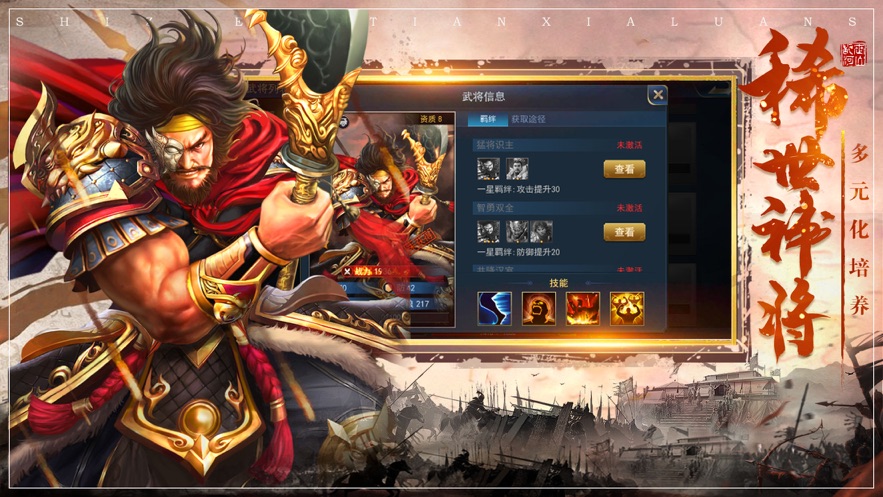
Task: Select the roaring warrior skill icon
Action: coord(538,308)
